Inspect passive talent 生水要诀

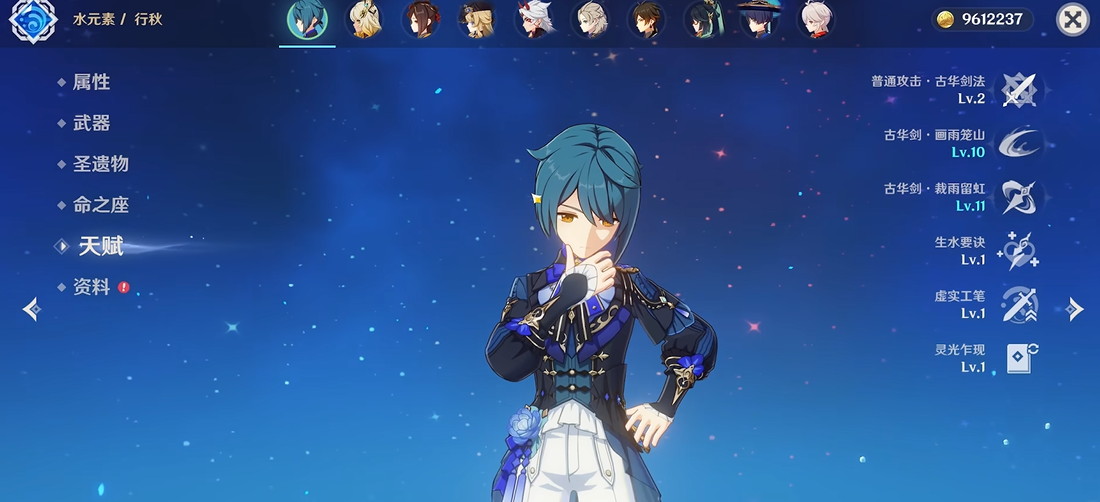pyautogui.click(x=1018, y=251)
